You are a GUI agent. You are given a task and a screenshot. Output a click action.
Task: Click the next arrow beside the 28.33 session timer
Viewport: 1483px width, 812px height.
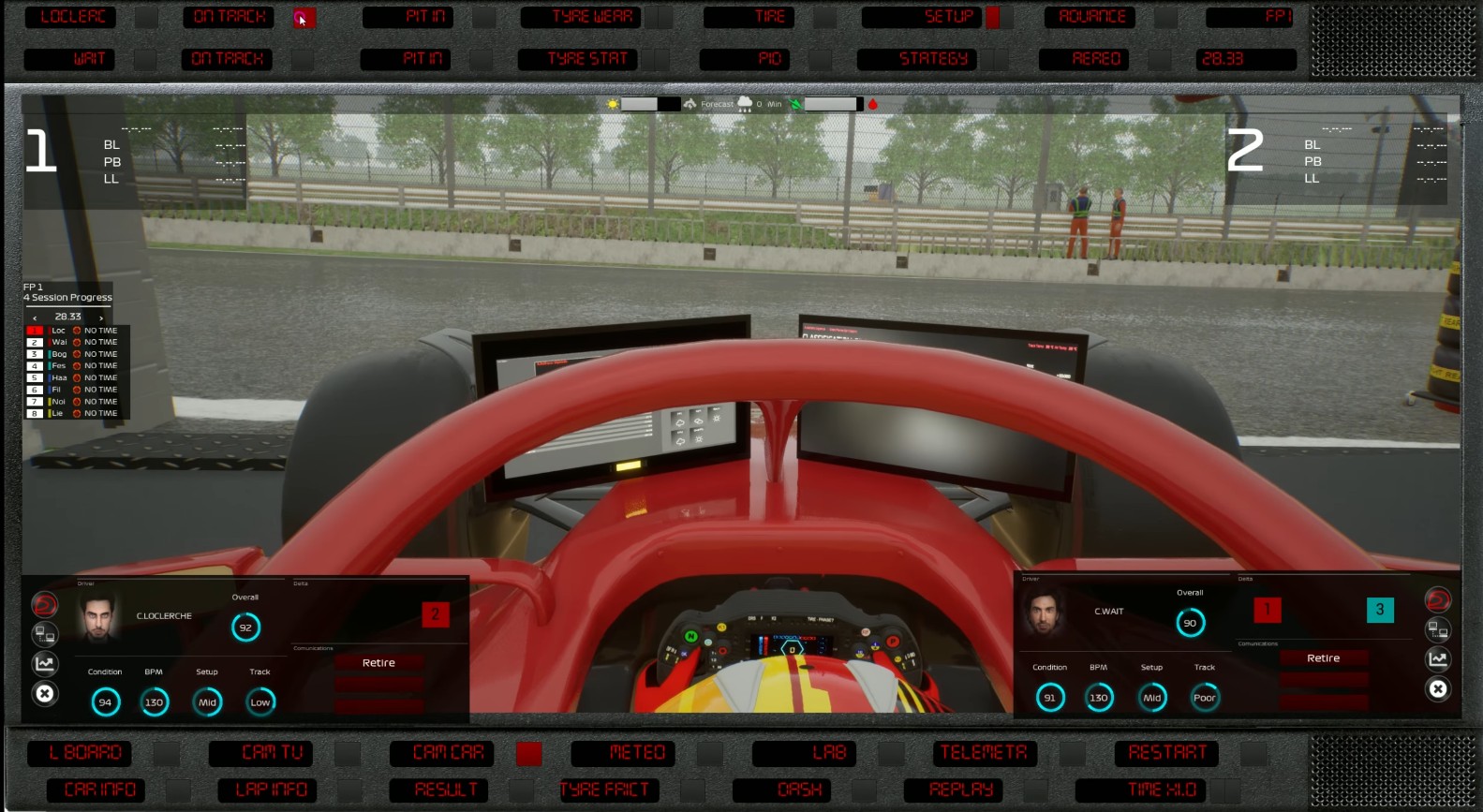(100, 317)
